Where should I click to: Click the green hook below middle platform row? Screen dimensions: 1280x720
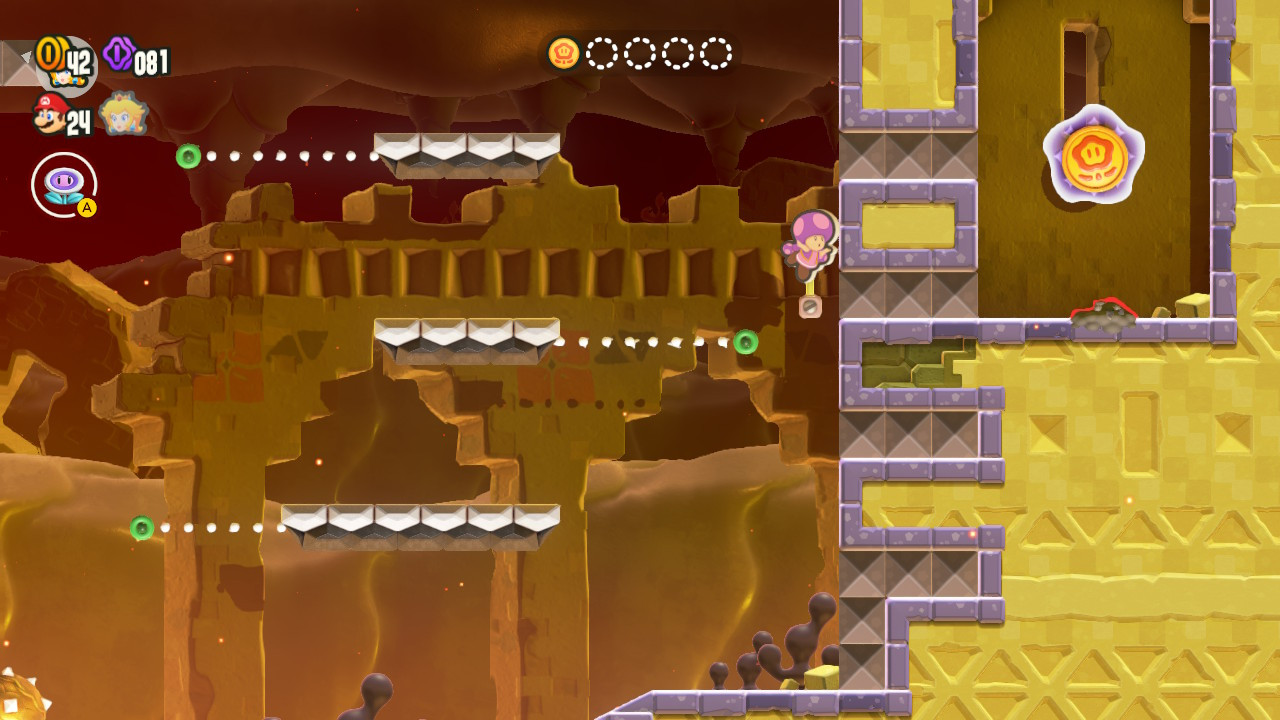[x=747, y=344]
